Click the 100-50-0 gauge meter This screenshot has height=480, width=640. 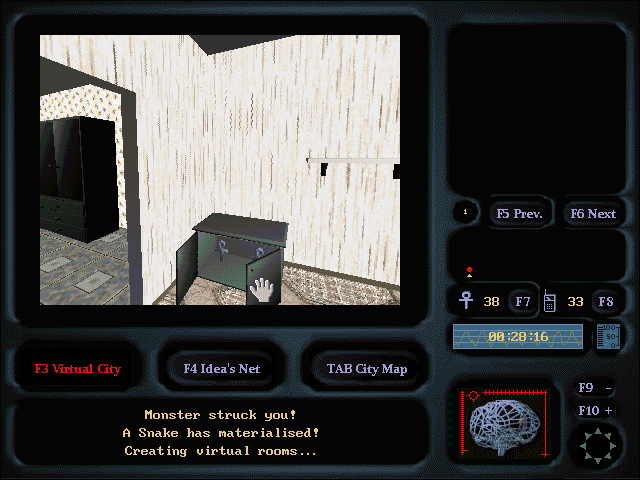tap(608, 336)
